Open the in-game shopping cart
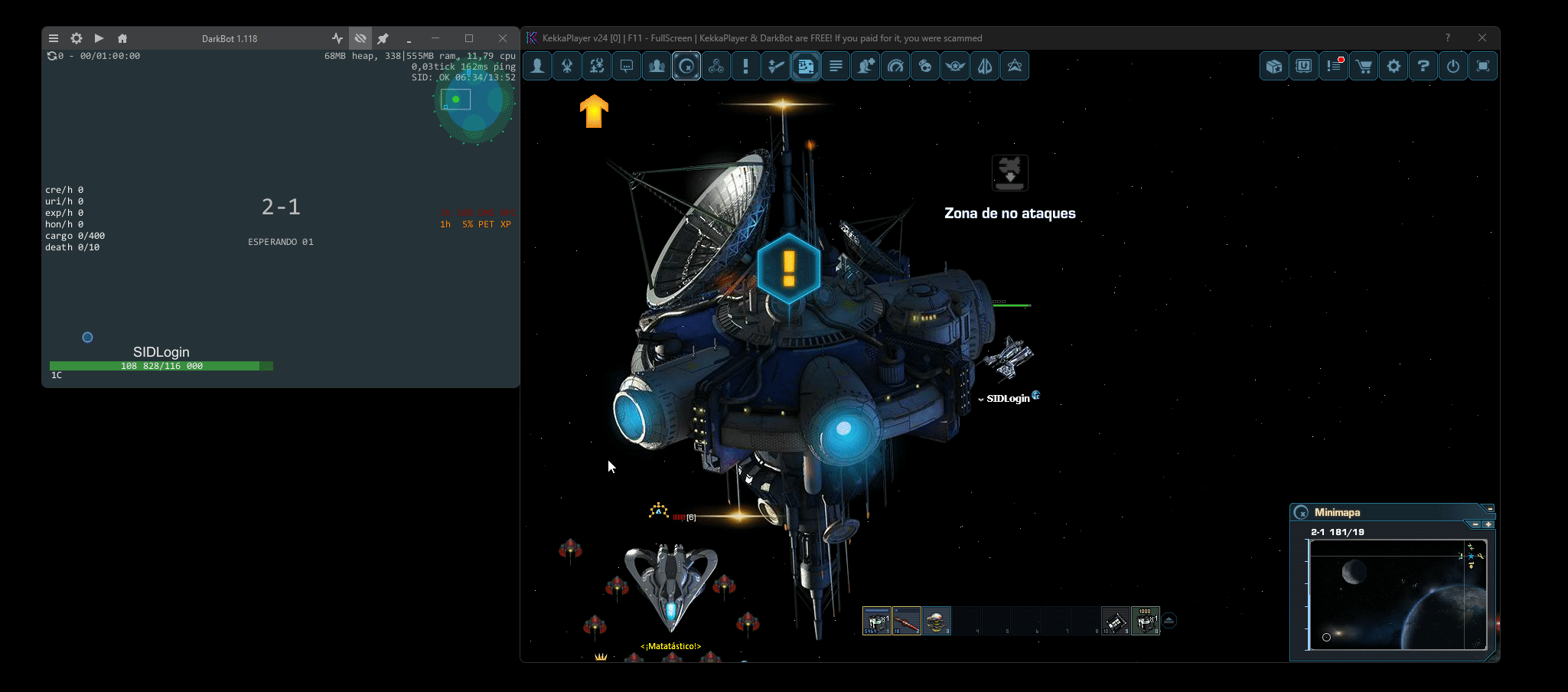1568x692 pixels. click(x=1364, y=66)
